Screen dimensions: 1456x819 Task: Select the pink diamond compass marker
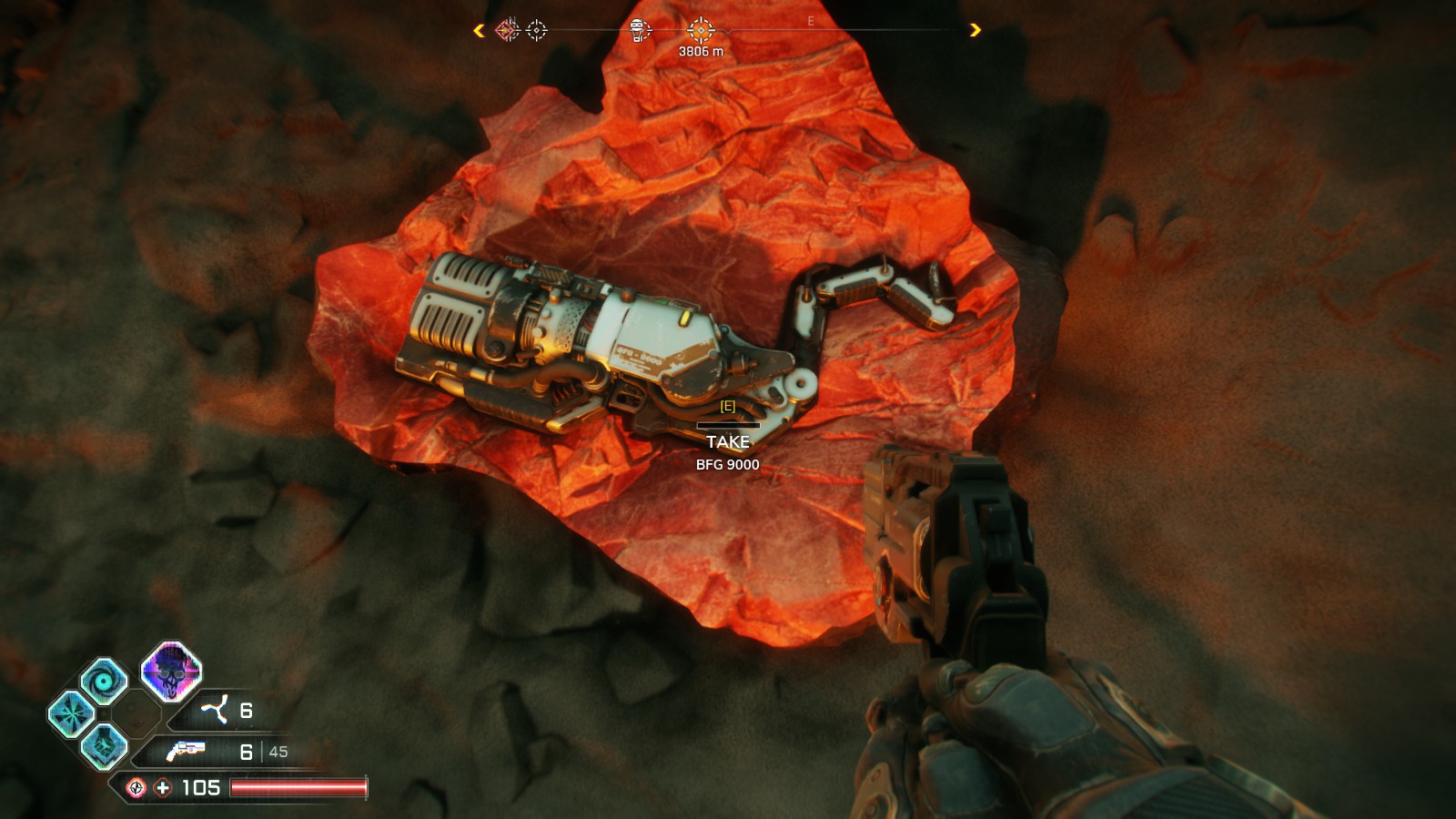pos(507,31)
